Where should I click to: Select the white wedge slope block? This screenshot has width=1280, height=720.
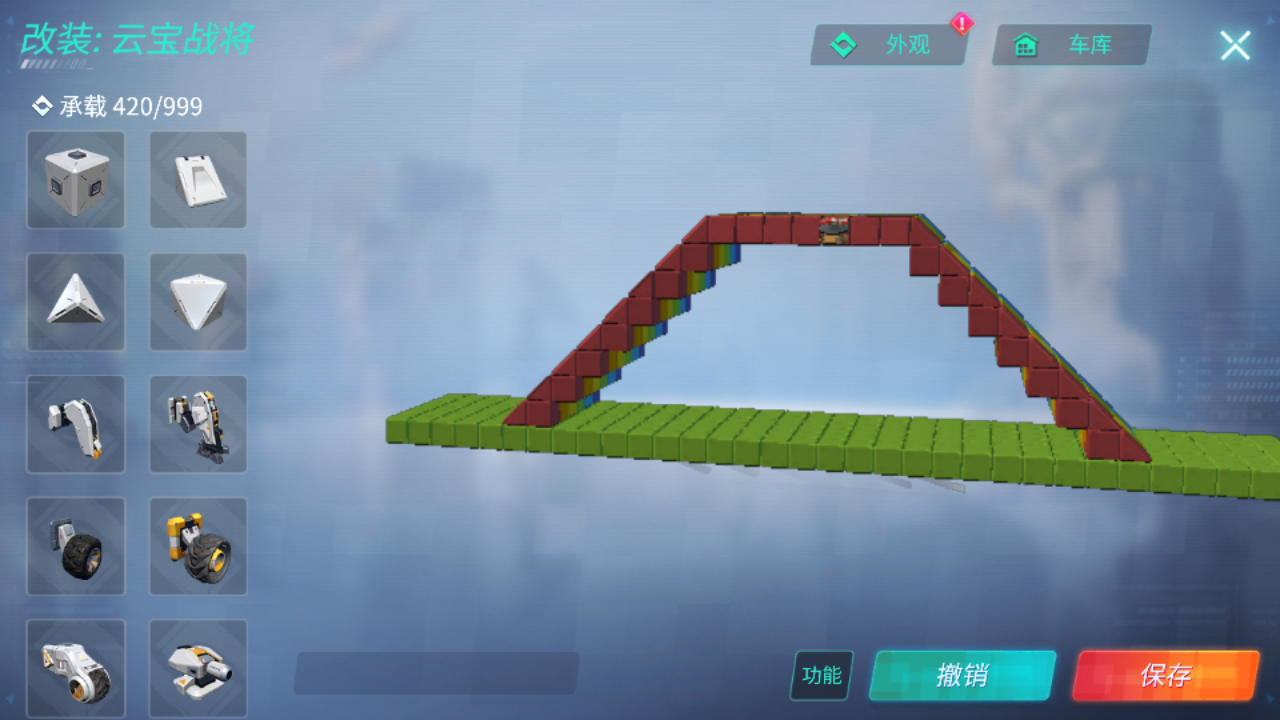click(x=198, y=180)
